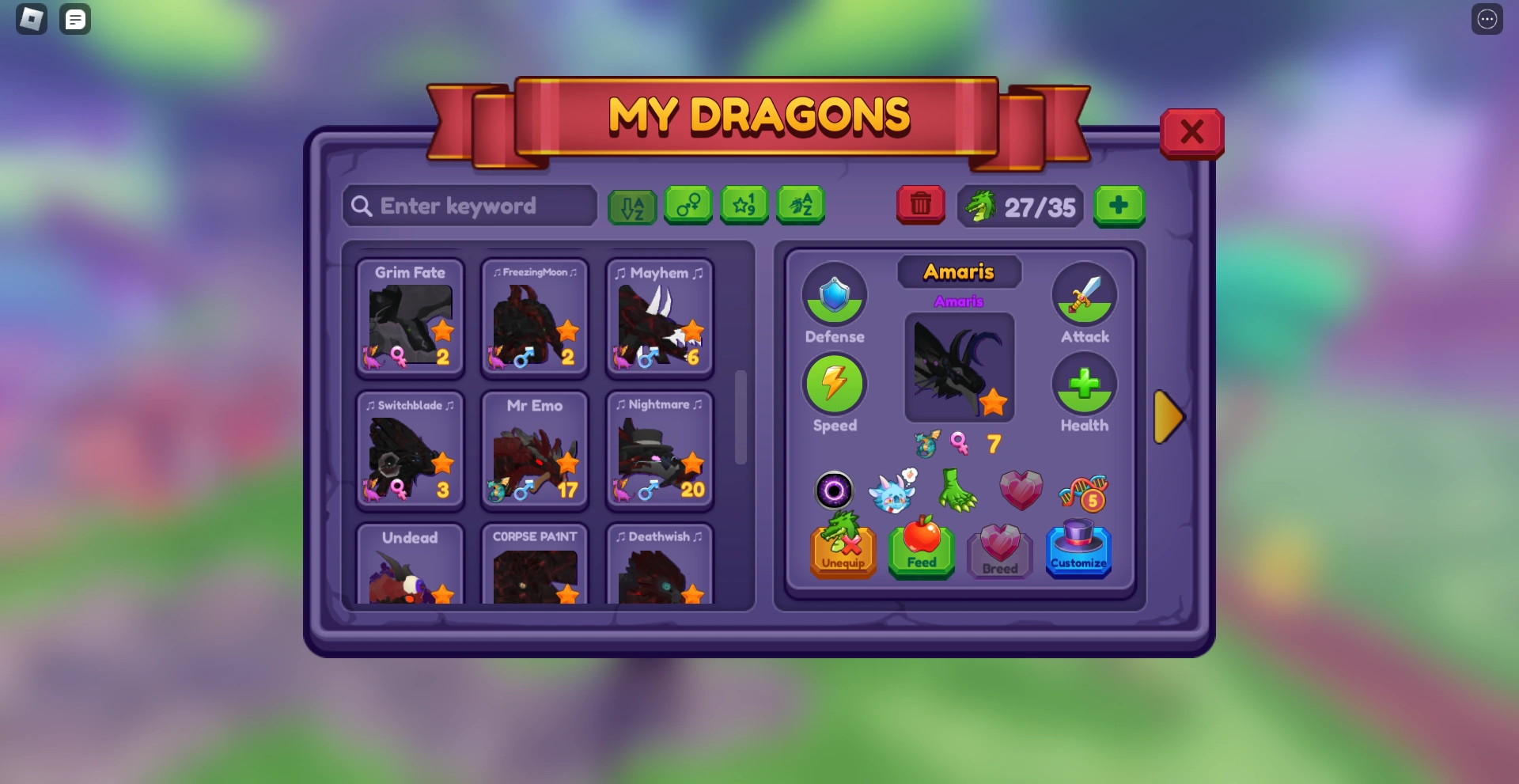Toggle the pink heart affection icon
This screenshot has width=1519, height=784.
[1021, 490]
